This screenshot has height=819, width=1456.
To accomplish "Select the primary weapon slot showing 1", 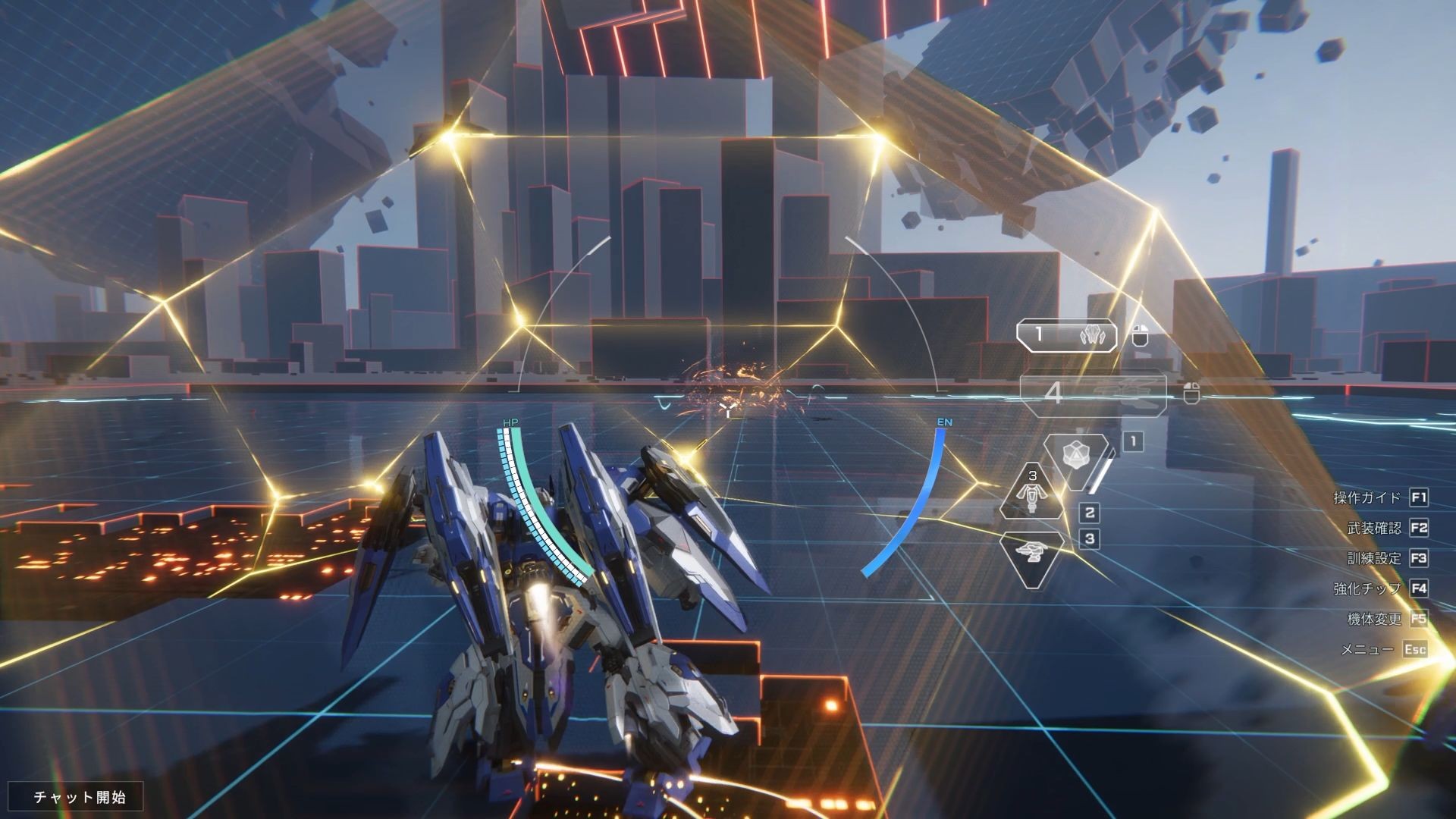I will point(1068,334).
